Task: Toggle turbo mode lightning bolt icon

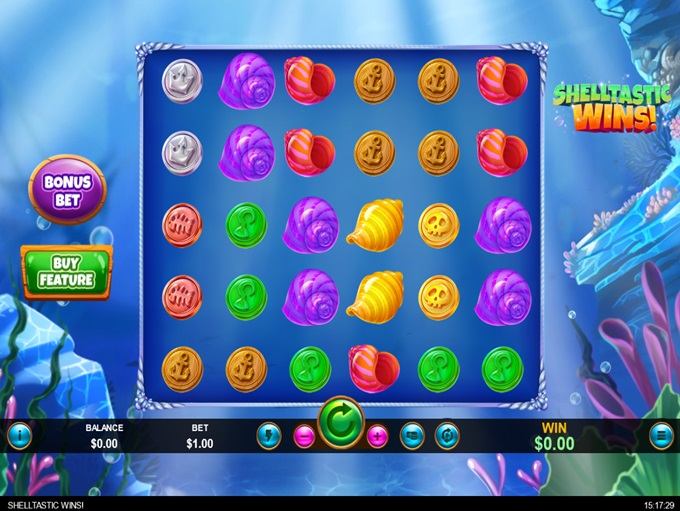Action: (269, 436)
